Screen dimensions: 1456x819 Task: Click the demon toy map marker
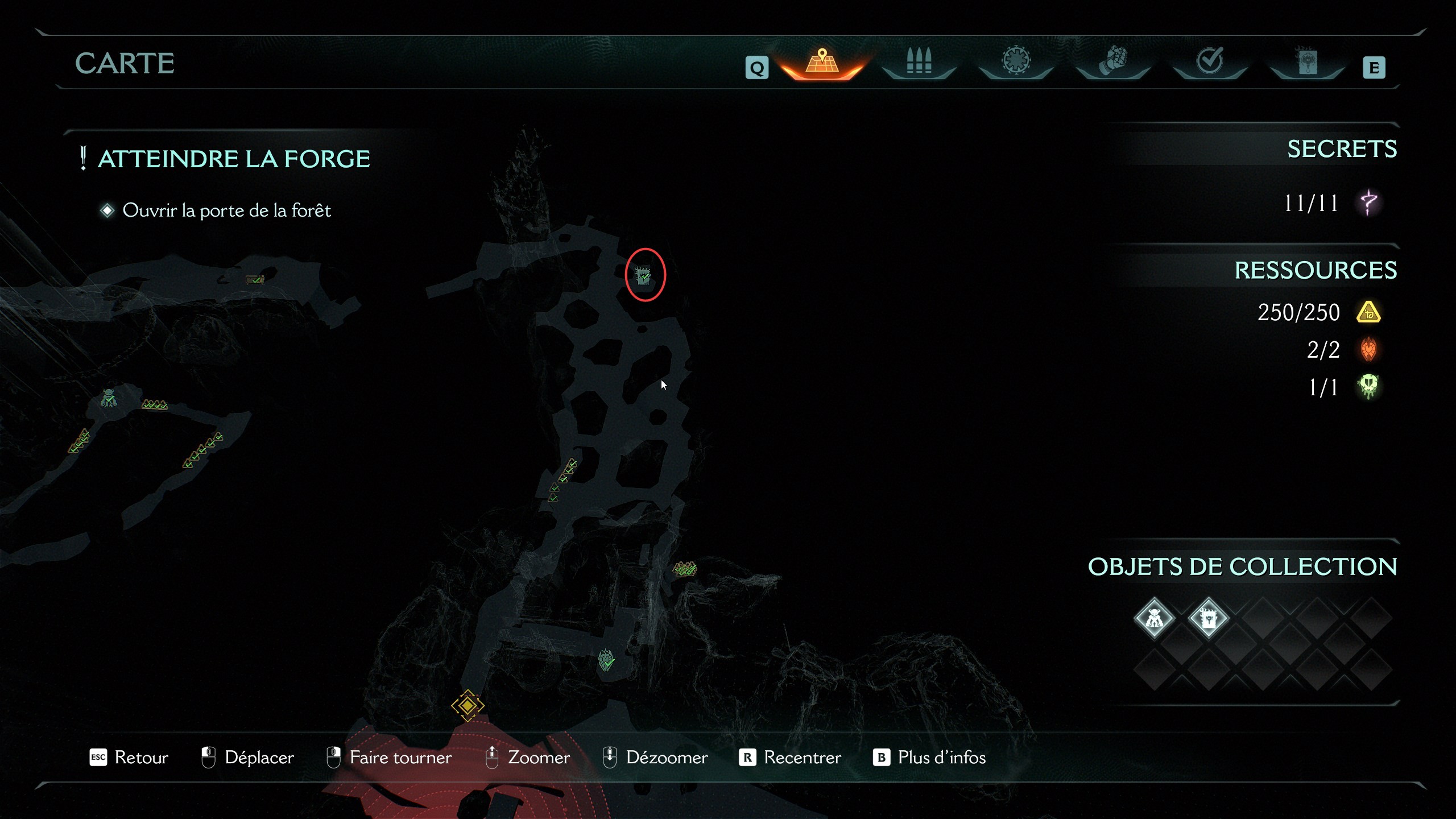[109, 398]
